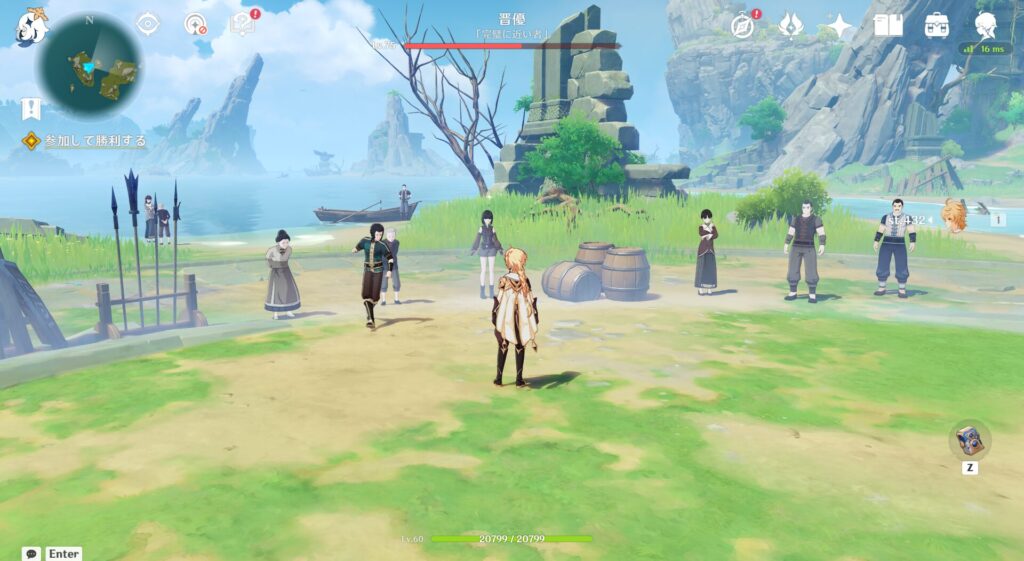
Task: Open the compass events icon
Action: pos(743,25)
